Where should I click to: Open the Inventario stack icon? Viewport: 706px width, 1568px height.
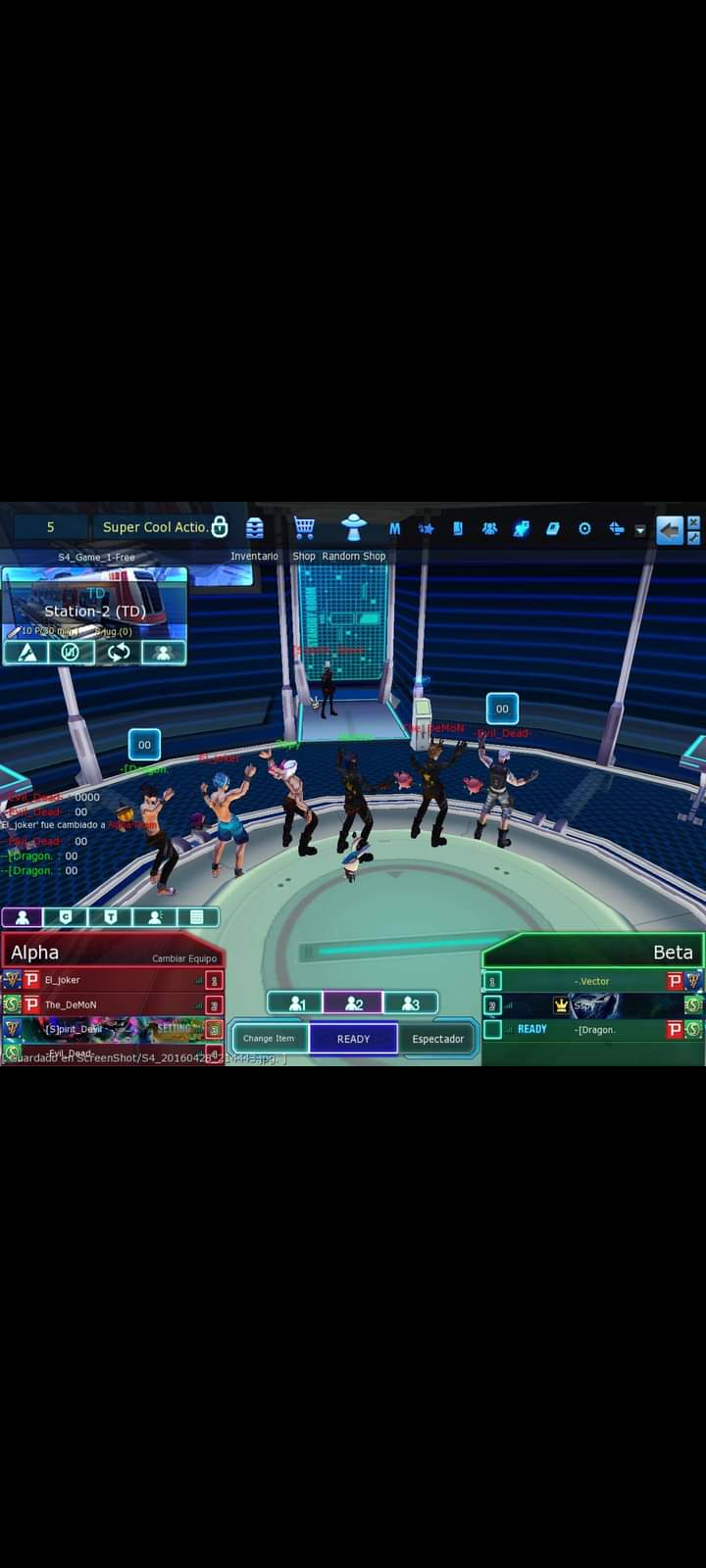coord(255,528)
